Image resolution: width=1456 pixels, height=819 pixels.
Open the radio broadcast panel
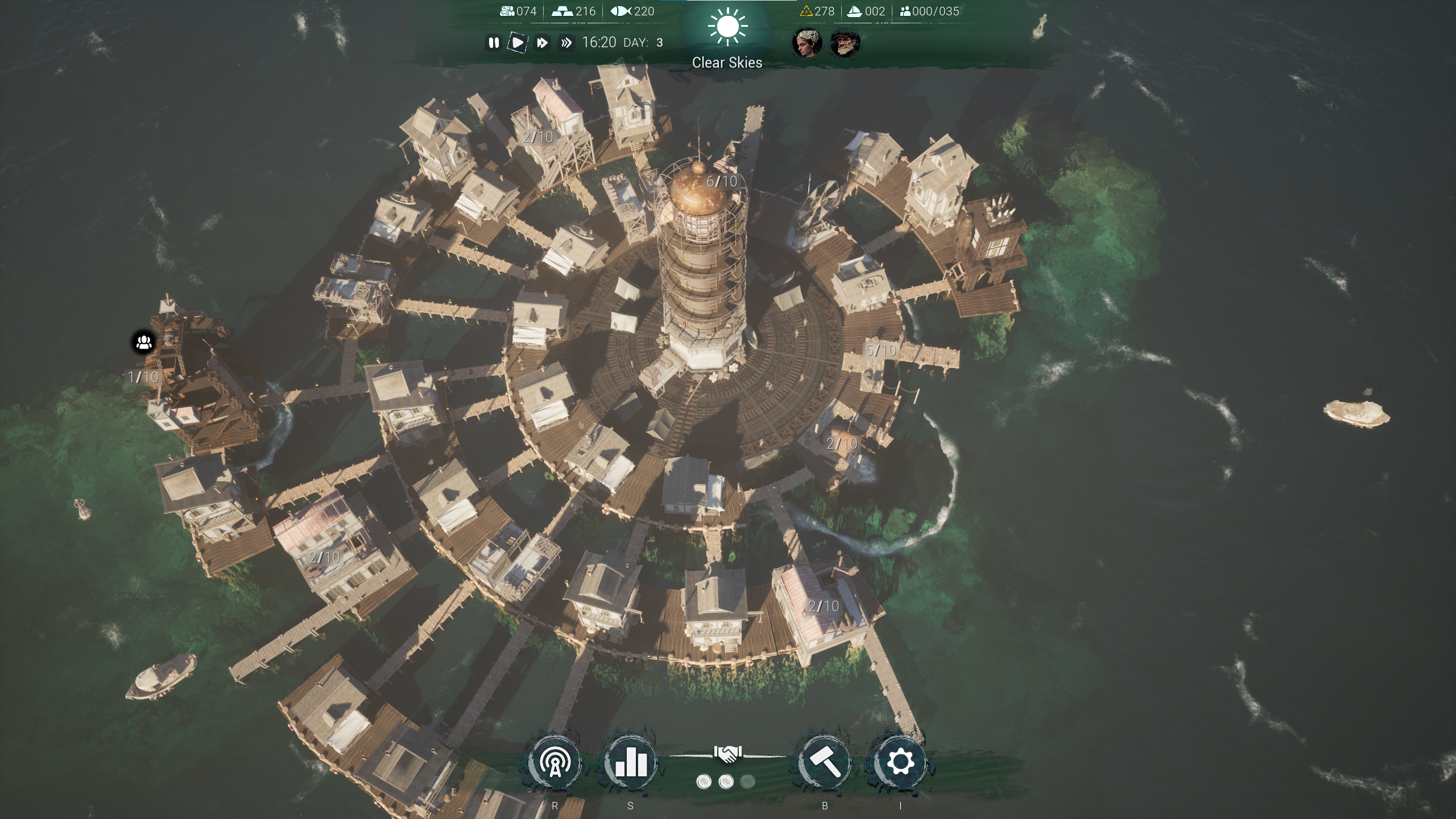tap(555, 761)
